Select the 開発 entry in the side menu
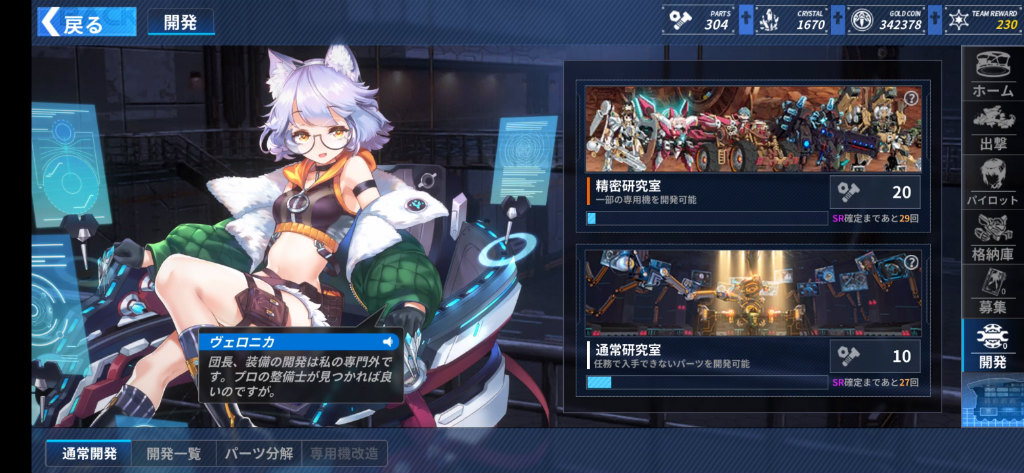Image resolution: width=1024 pixels, height=473 pixels. point(992,347)
